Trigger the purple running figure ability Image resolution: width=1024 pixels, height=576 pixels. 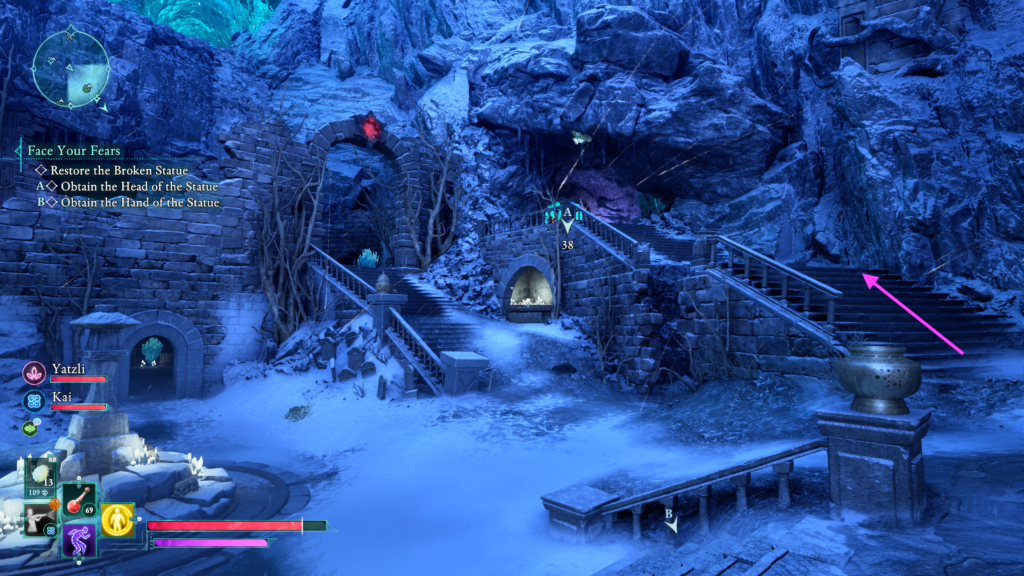tap(79, 540)
